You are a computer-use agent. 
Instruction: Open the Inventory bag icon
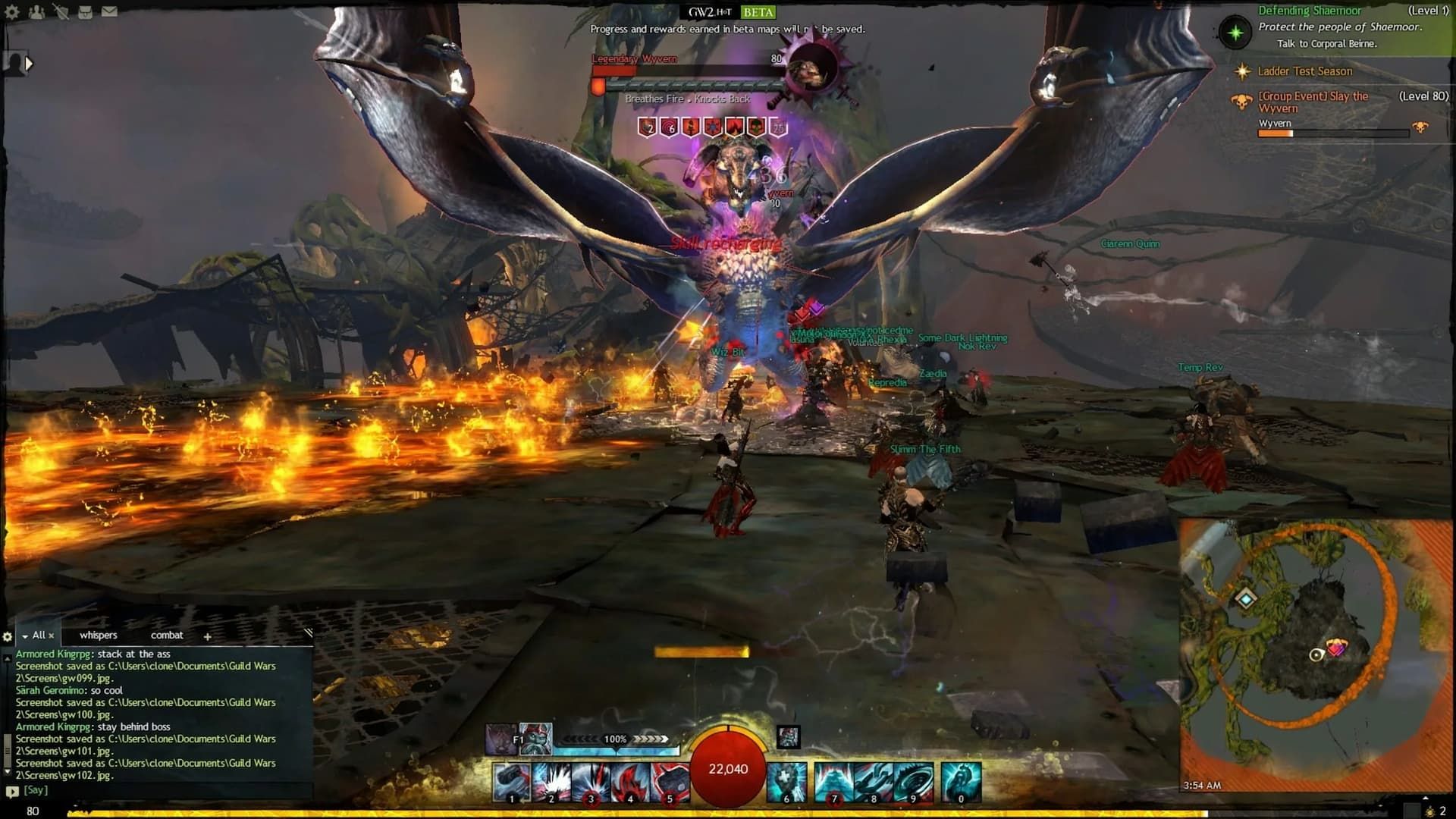[x=86, y=12]
